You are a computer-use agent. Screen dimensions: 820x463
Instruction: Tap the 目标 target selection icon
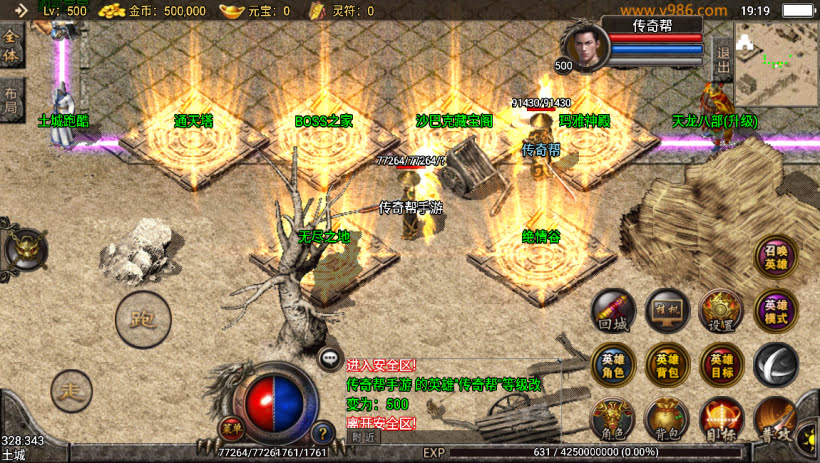[x=721, y=420]
